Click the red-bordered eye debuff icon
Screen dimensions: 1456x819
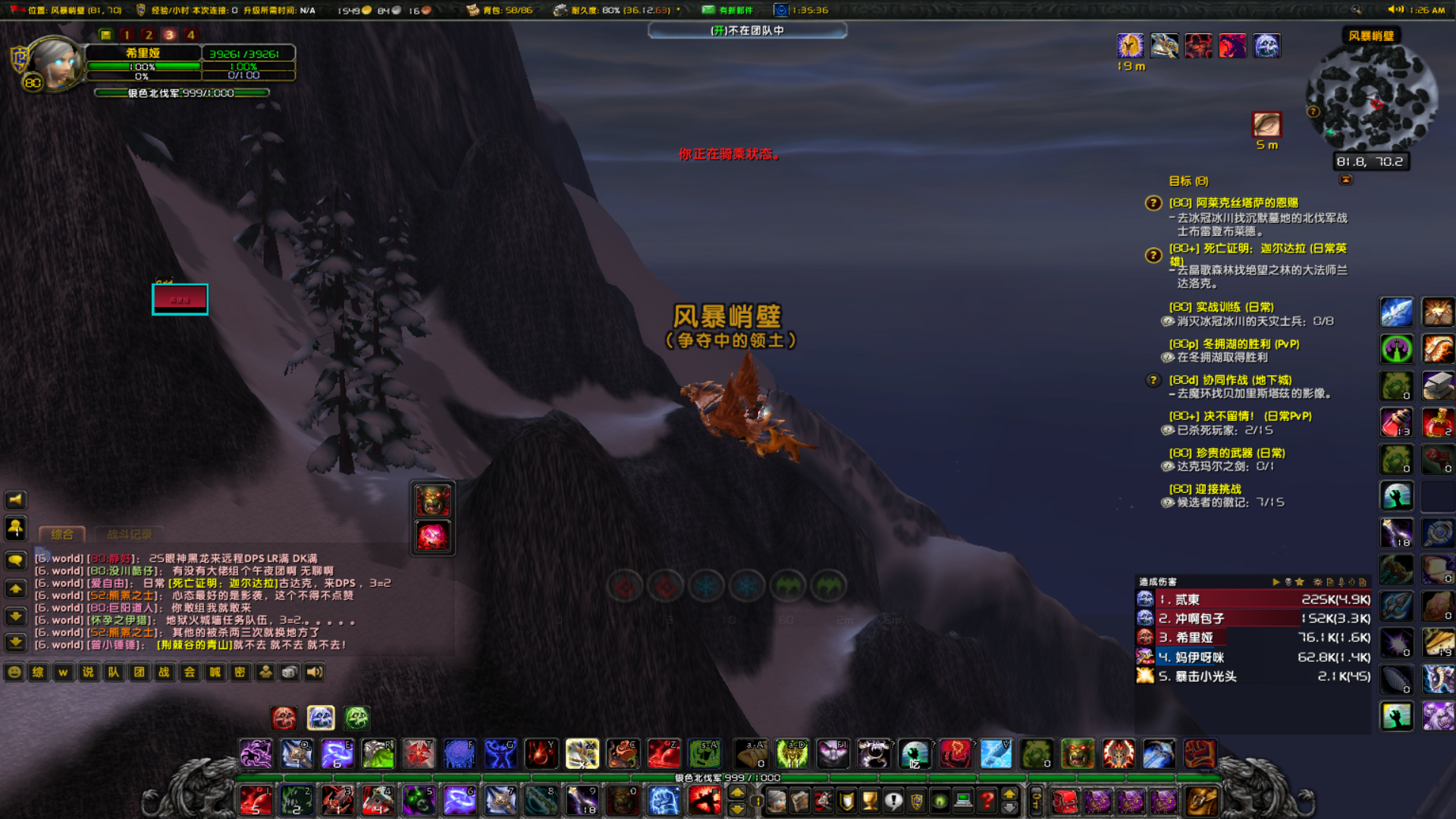click(x=1266, y=125)
